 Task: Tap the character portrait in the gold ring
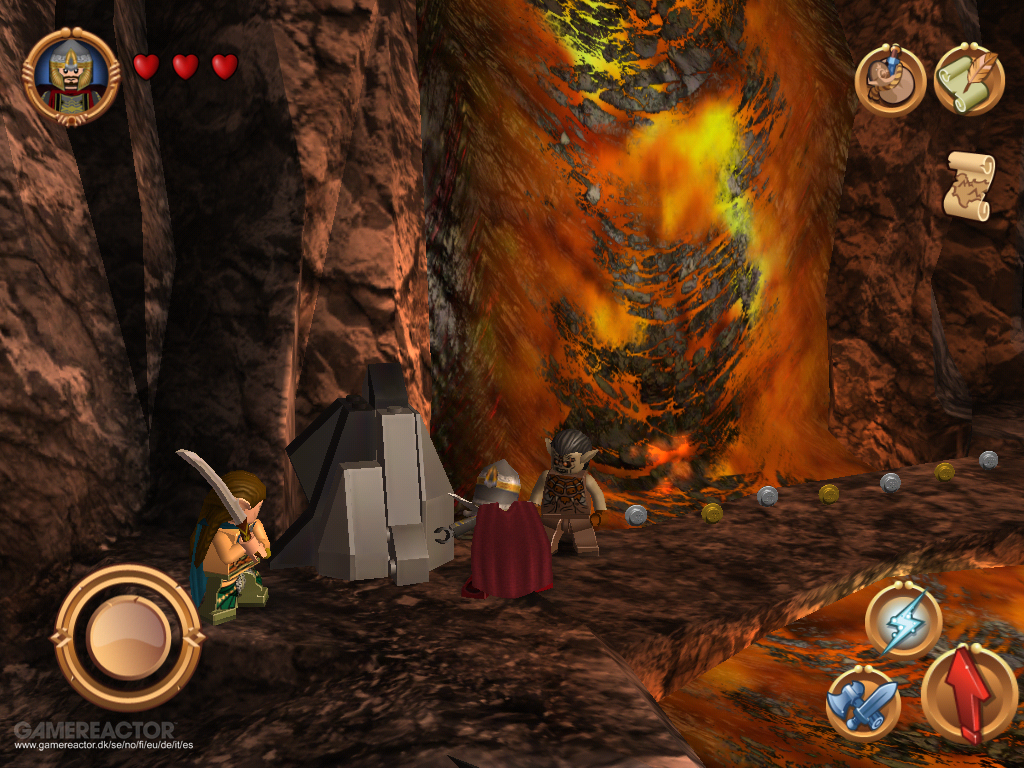click(71, 76)
